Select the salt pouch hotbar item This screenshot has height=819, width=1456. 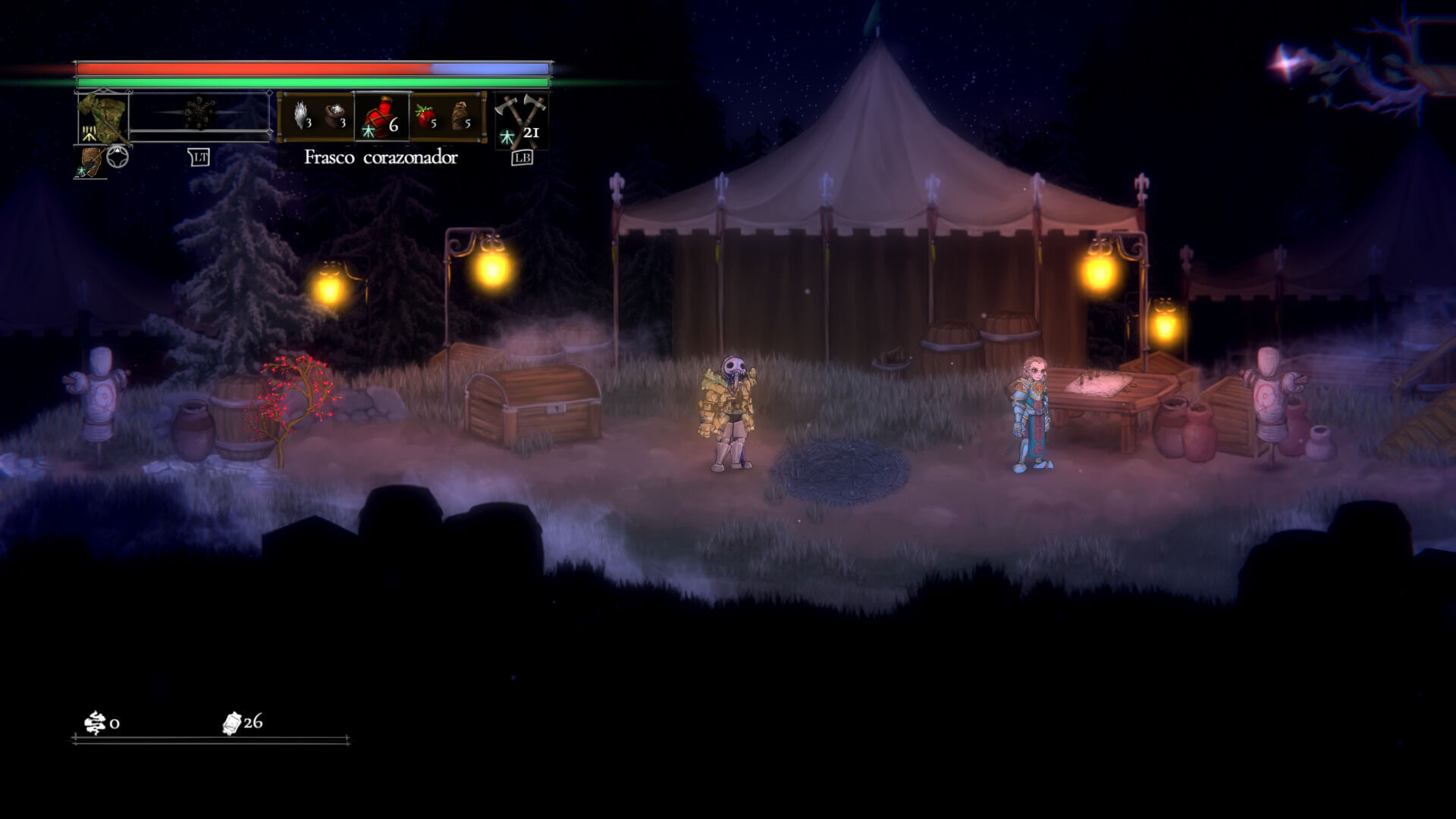pos(334,115)
